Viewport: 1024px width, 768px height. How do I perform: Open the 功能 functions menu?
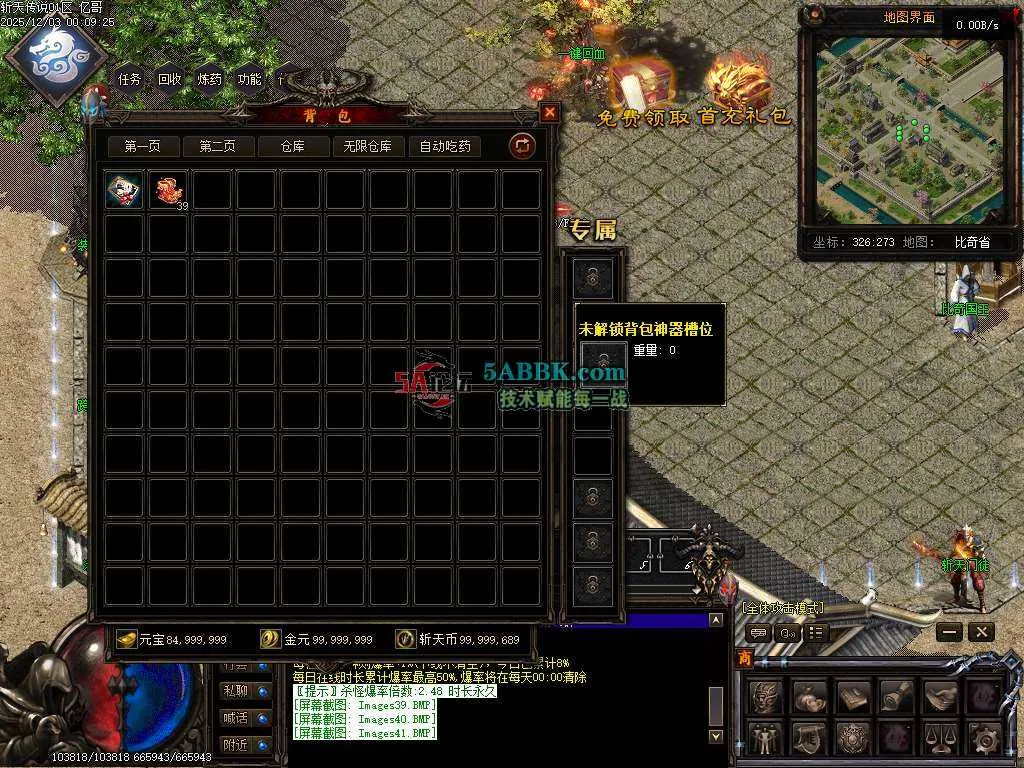249,79
